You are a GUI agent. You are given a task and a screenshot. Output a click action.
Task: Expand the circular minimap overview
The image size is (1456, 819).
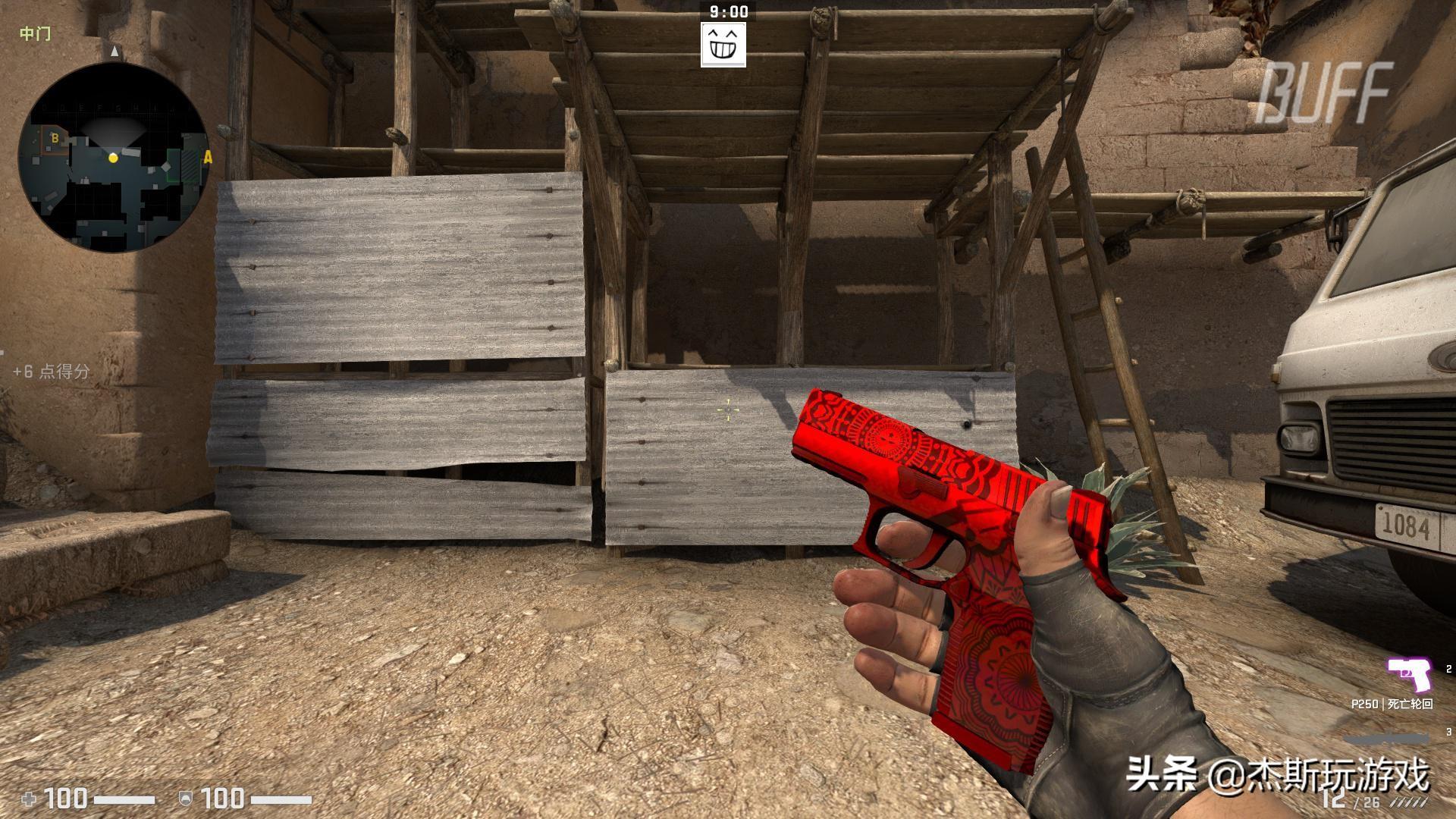[115, 158]
